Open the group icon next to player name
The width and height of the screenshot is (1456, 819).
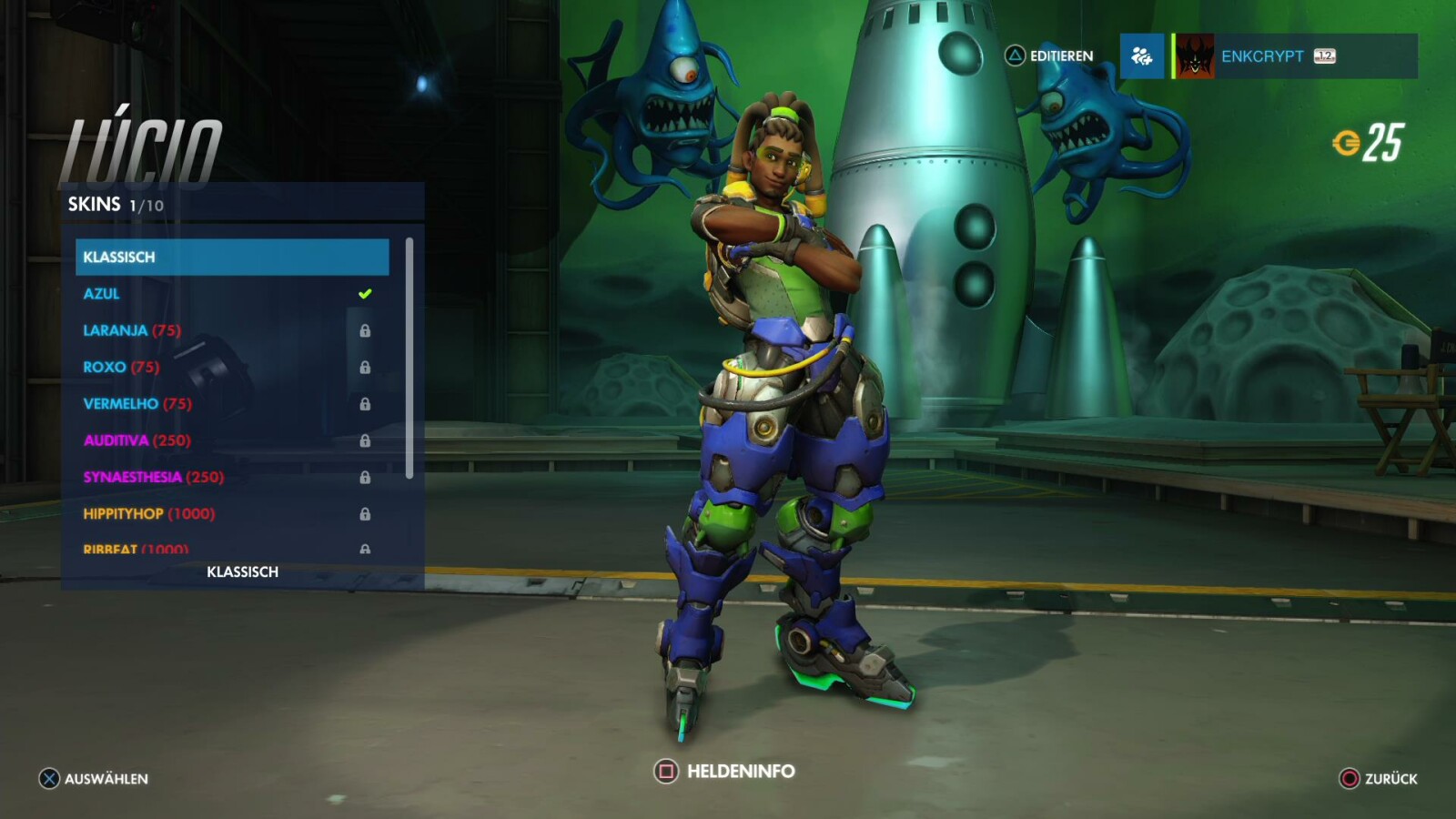click(1141, 56)
